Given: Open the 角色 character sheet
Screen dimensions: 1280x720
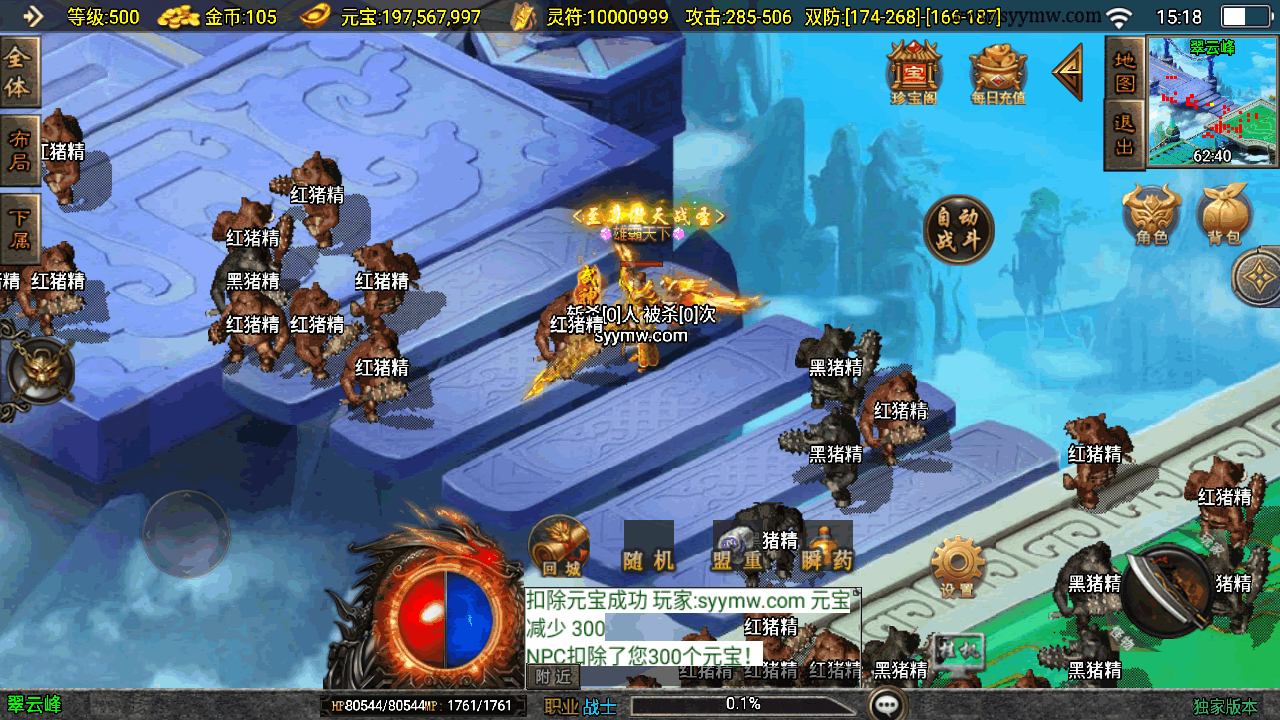Looking at the screenshot, I should click(x=1151, y=214).
